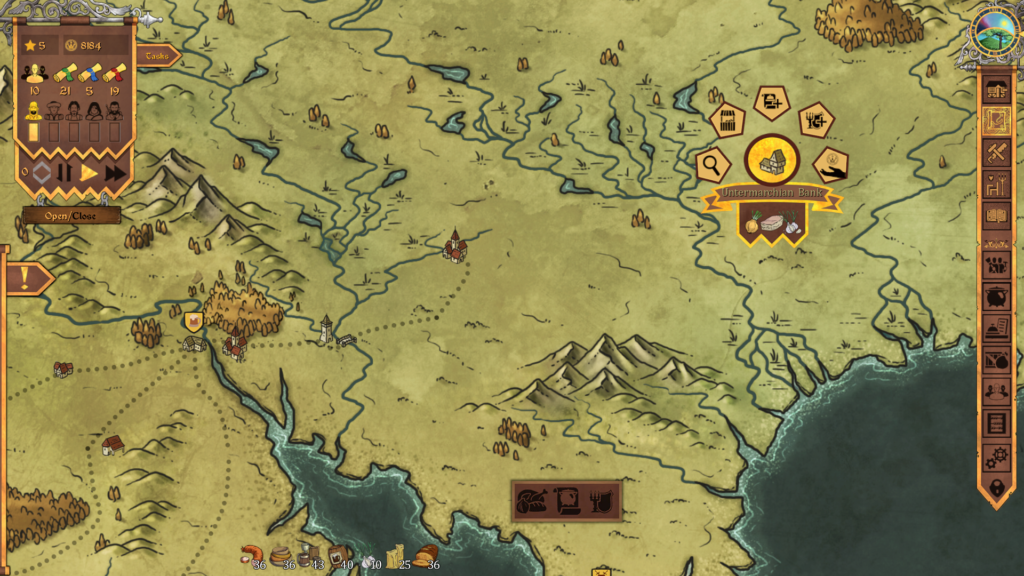Set game speed to normal play

point(89,173)
